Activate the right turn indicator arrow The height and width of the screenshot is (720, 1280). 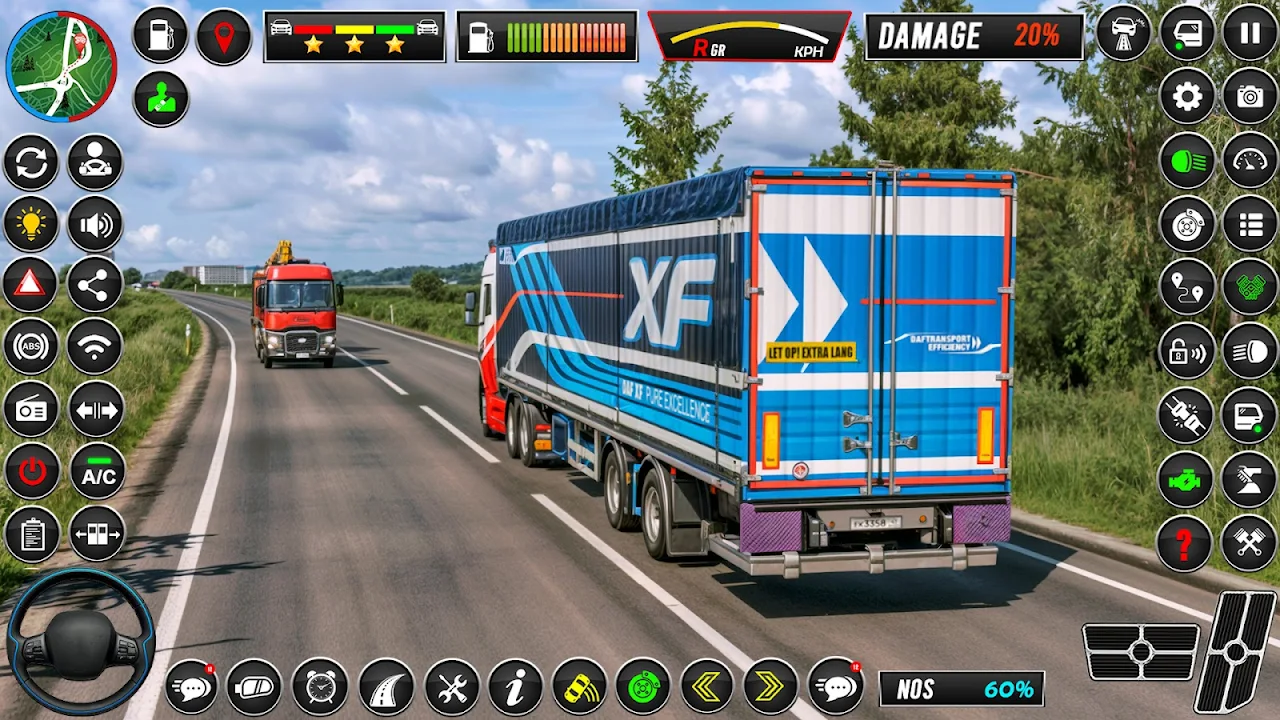[770, 687]
